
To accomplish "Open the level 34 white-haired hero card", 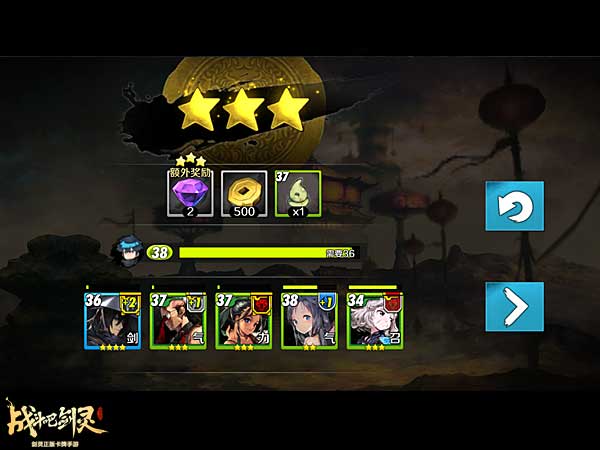I will pos(374,320).
